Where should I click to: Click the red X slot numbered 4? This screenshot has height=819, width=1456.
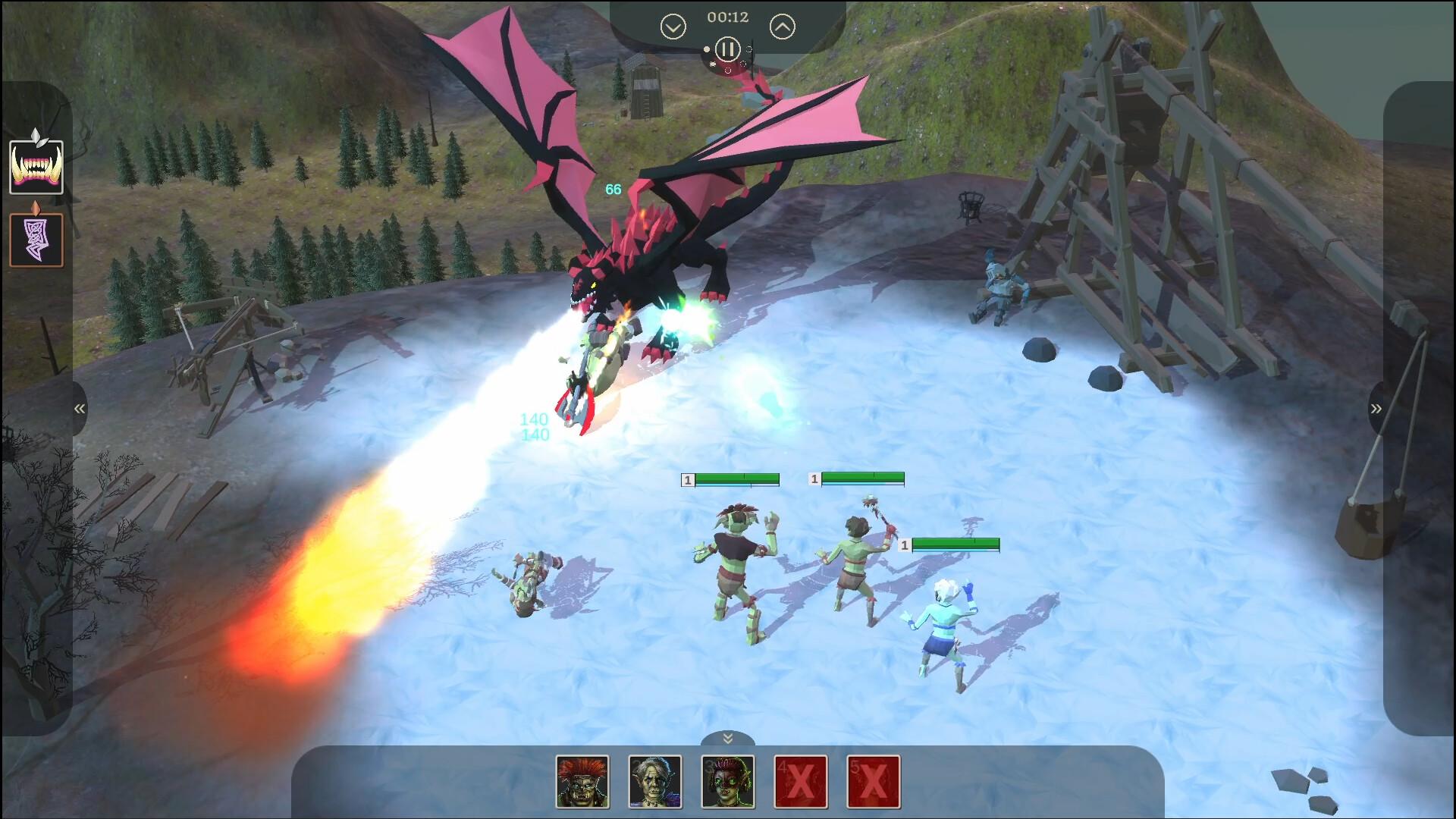click(801, 782)
